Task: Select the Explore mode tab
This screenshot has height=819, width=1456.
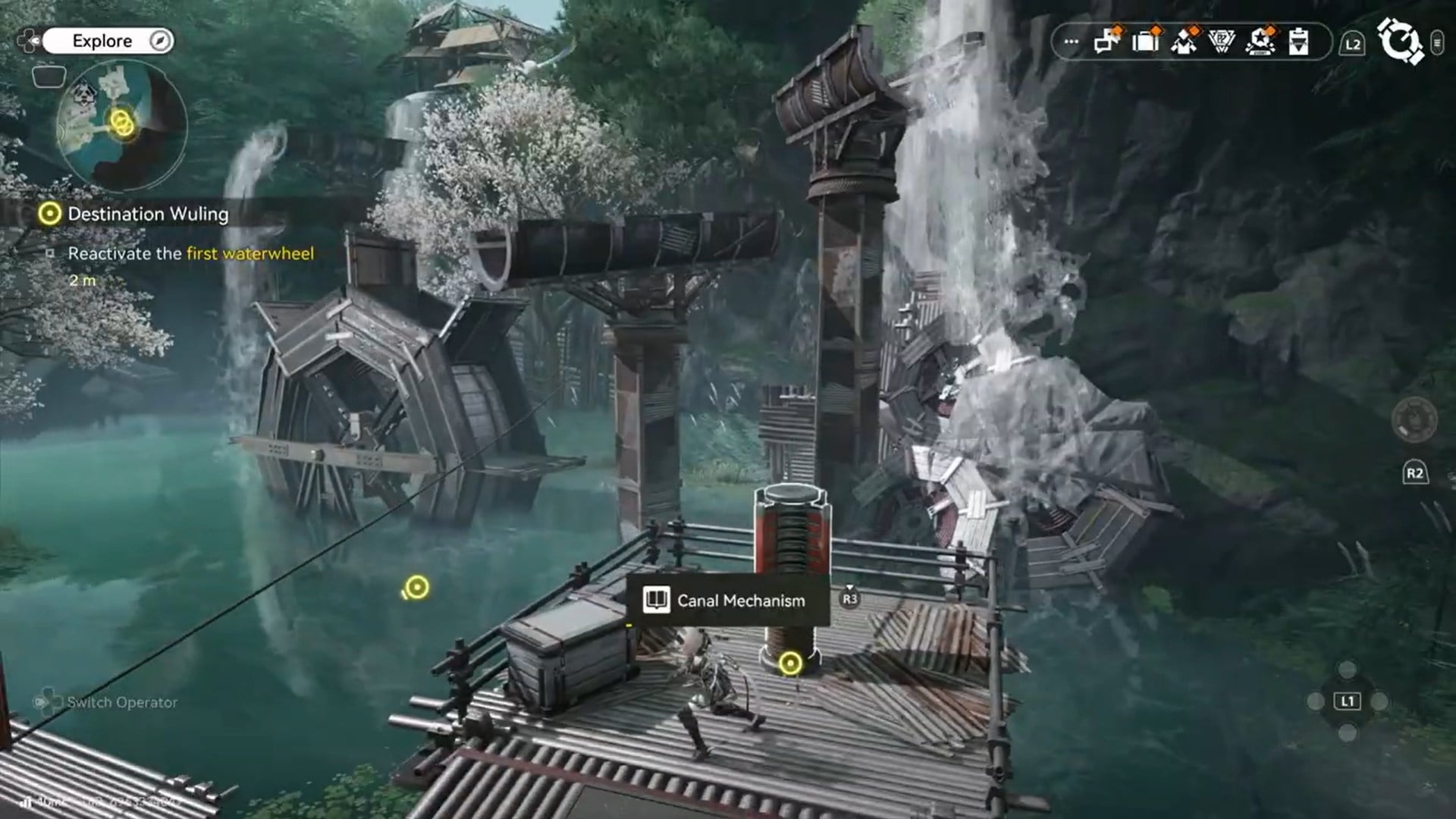Action: click(101, 40)
